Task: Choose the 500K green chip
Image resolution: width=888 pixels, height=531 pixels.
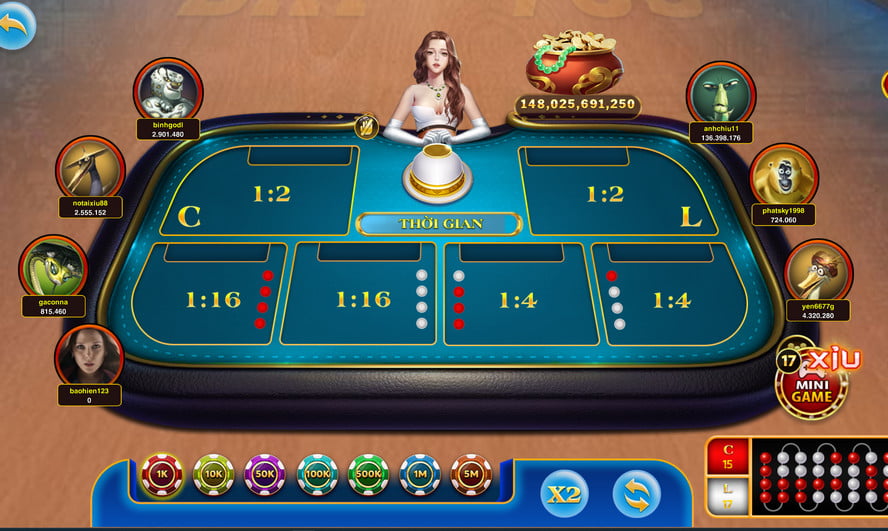Action: click(368, 475)
